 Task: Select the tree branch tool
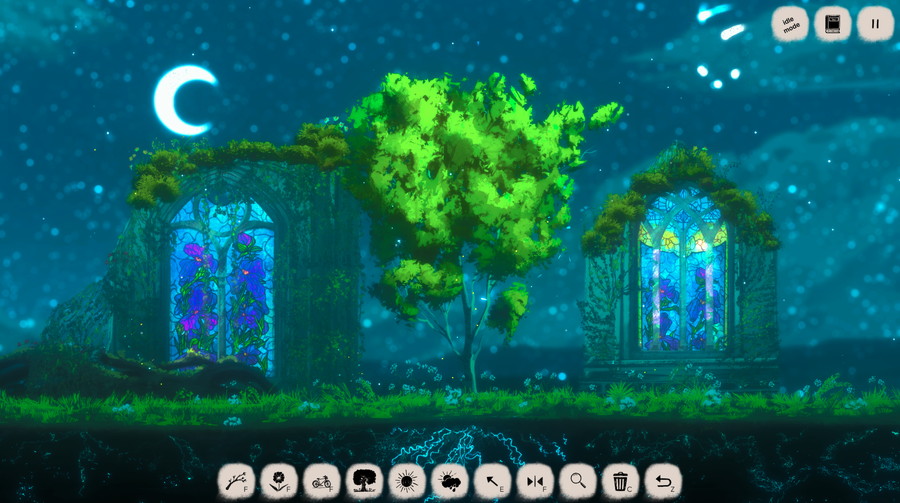pos(235,481)
